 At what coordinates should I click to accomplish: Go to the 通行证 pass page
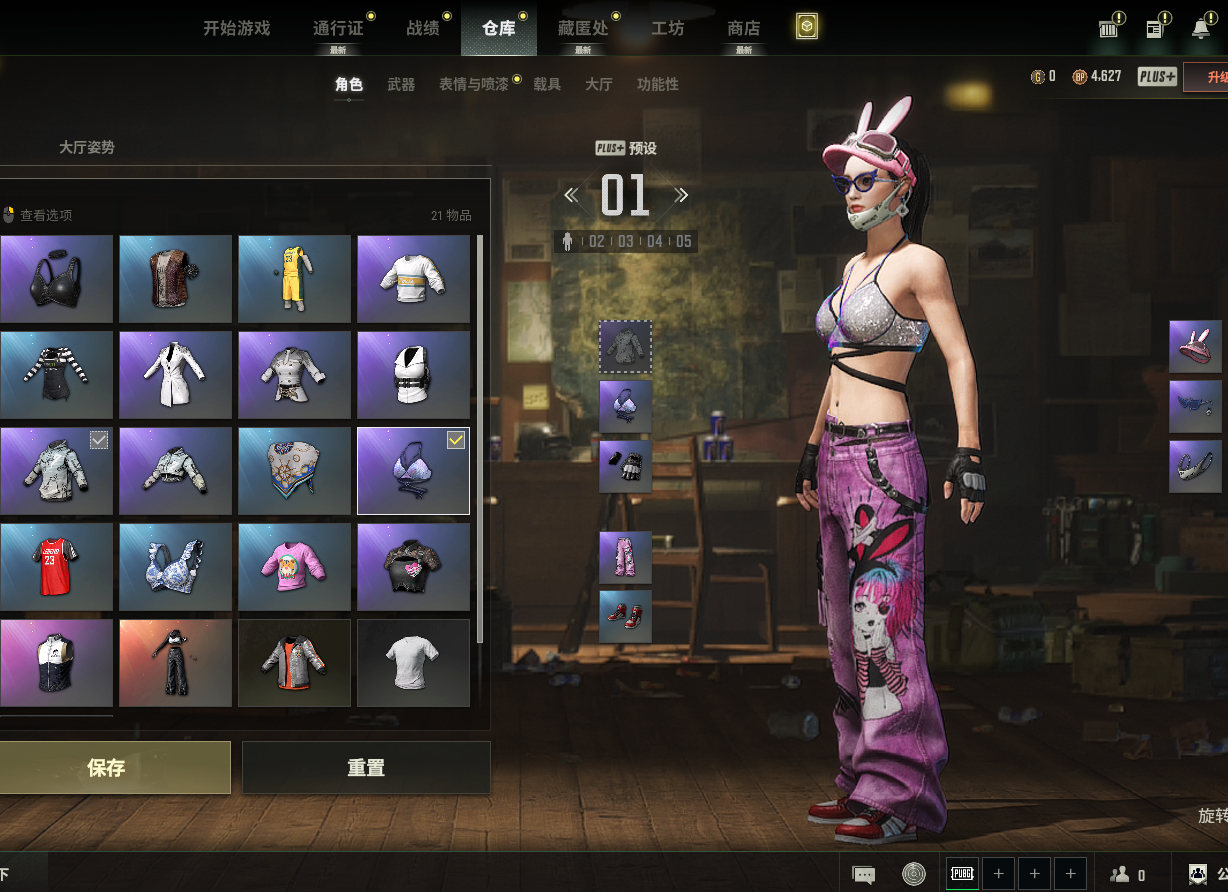point(337,28)
